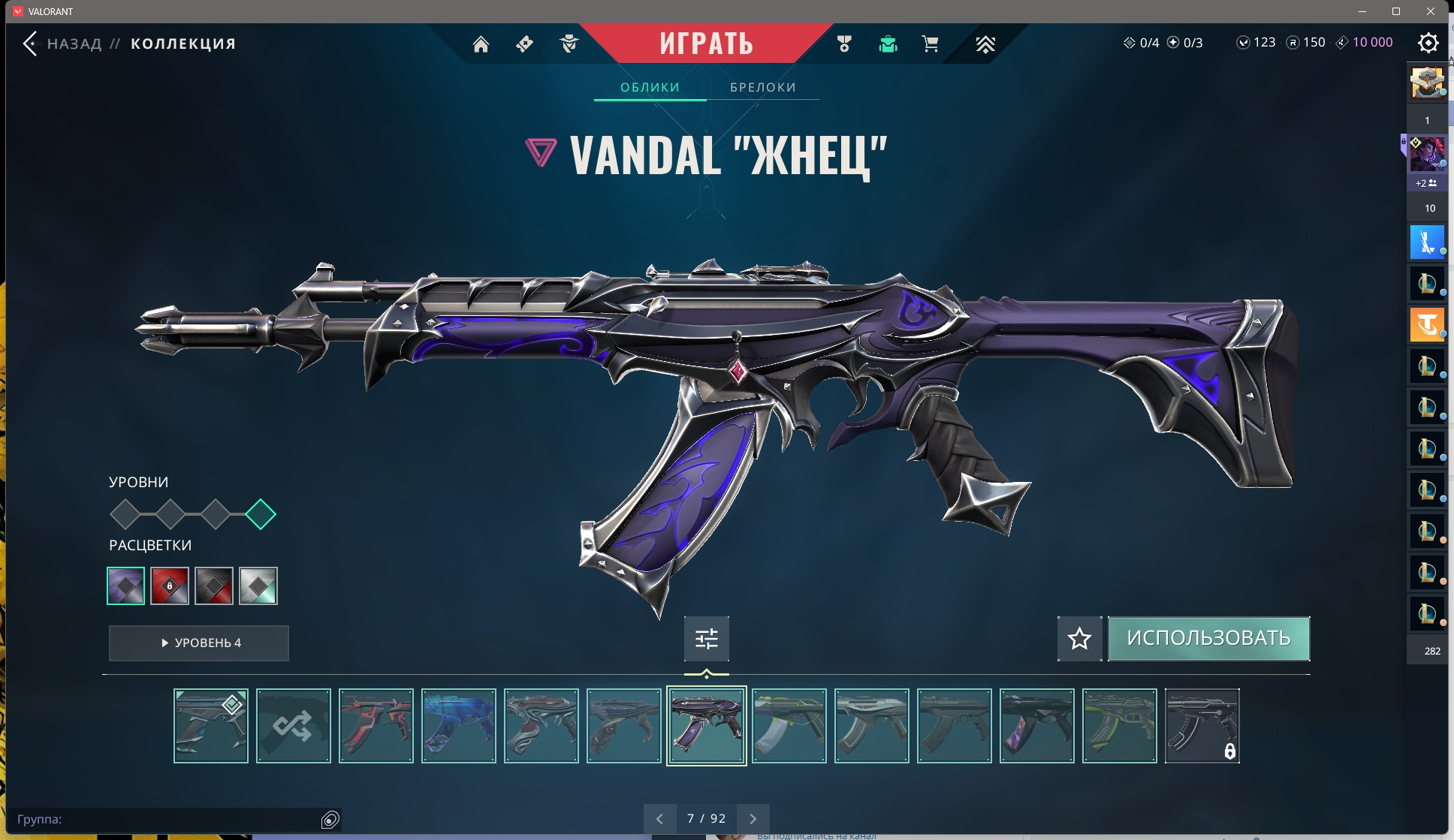Open the filter sliders button
1454x840 pixels.
[706, 639]
